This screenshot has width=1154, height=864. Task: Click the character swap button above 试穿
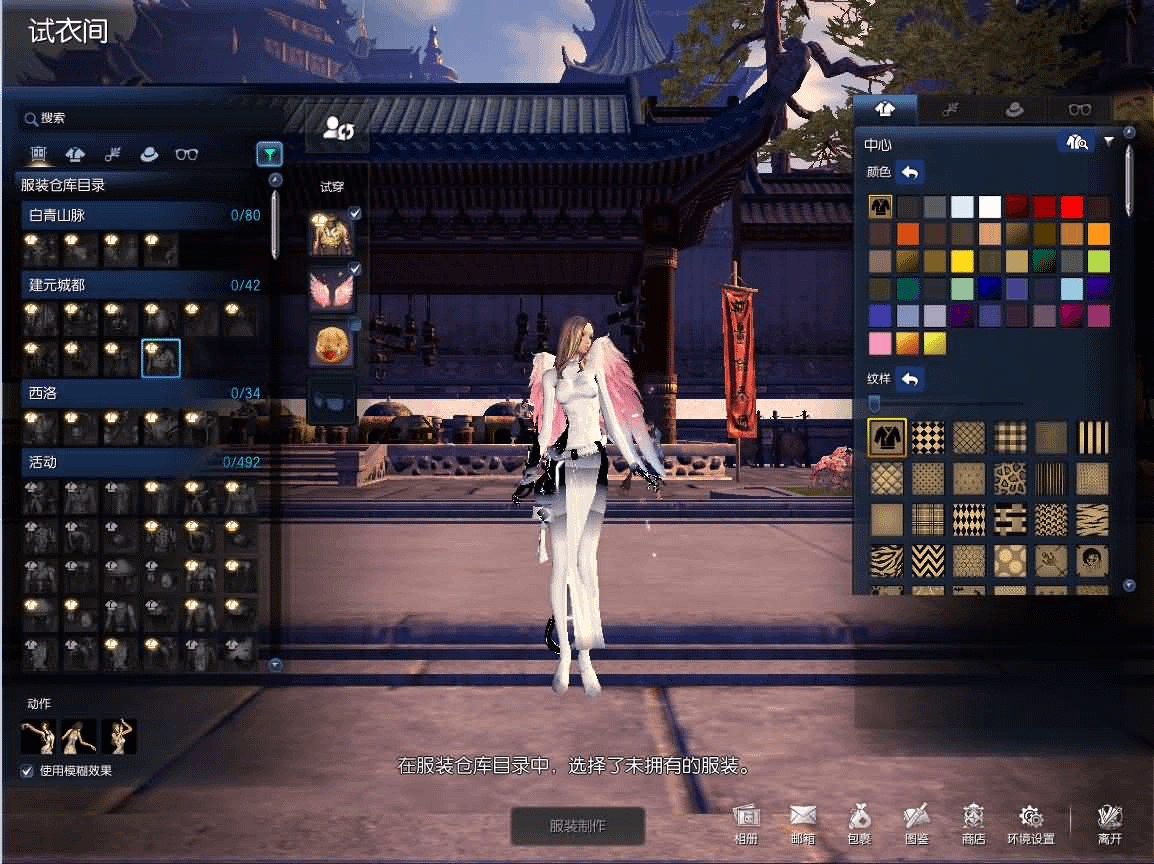[337, 129]
